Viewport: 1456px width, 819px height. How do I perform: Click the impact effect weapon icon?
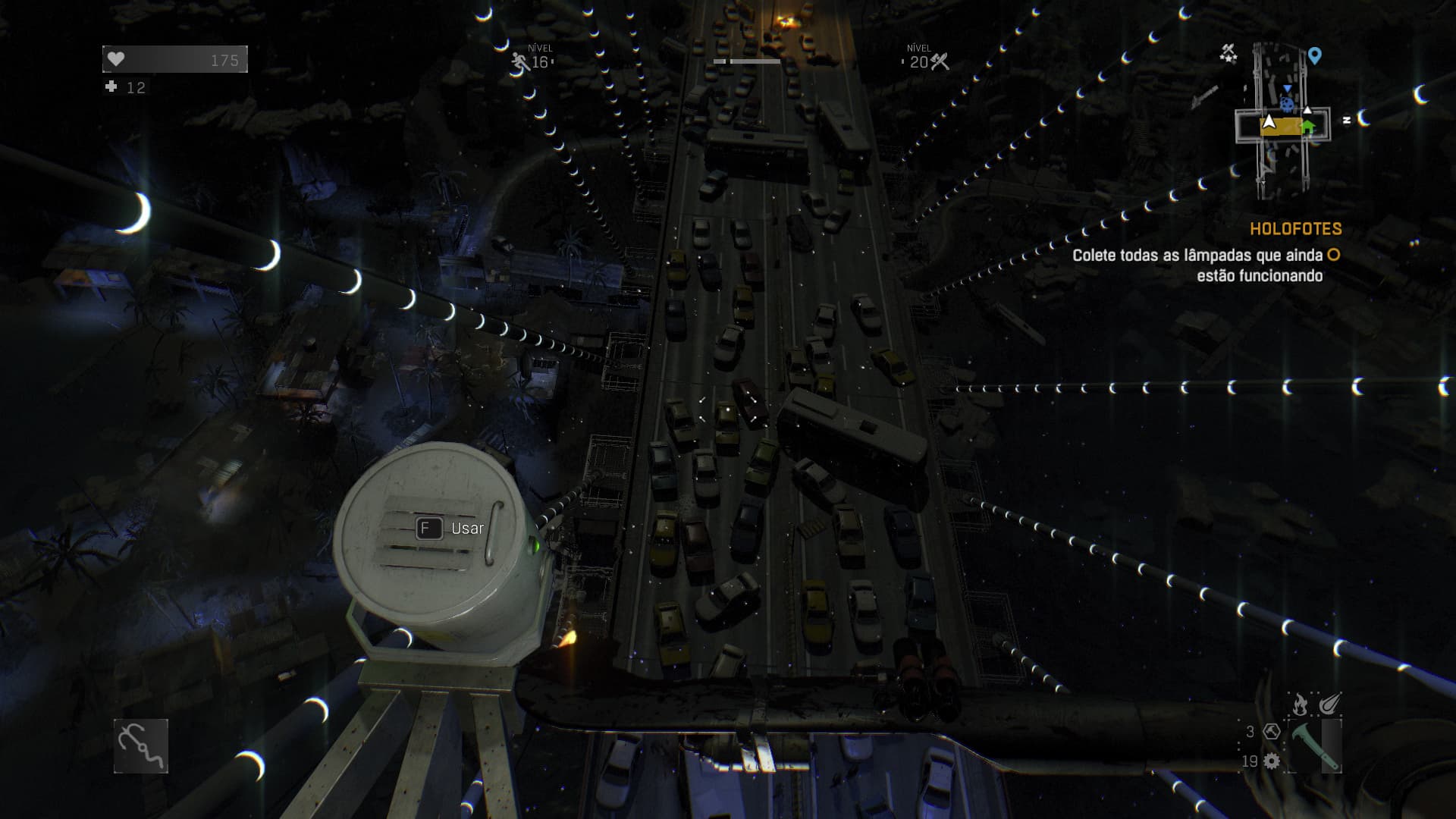tap(1330, 704)
